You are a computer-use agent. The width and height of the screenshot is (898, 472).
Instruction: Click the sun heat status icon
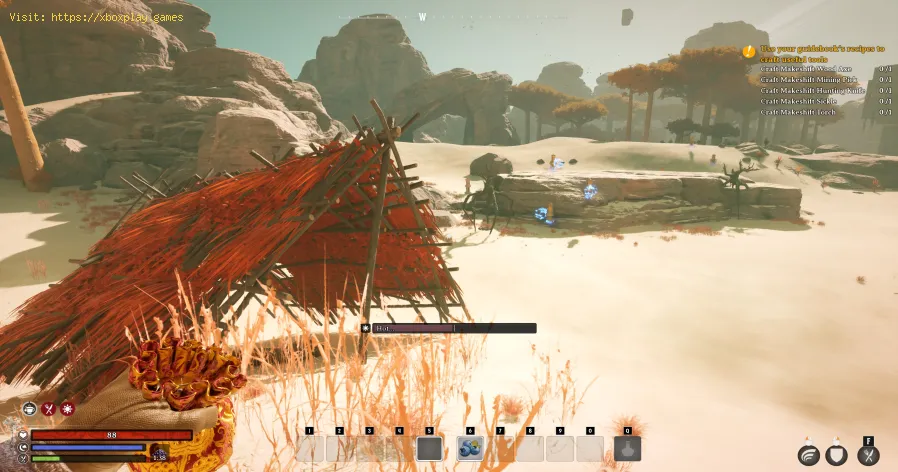(x=67, y=409)
